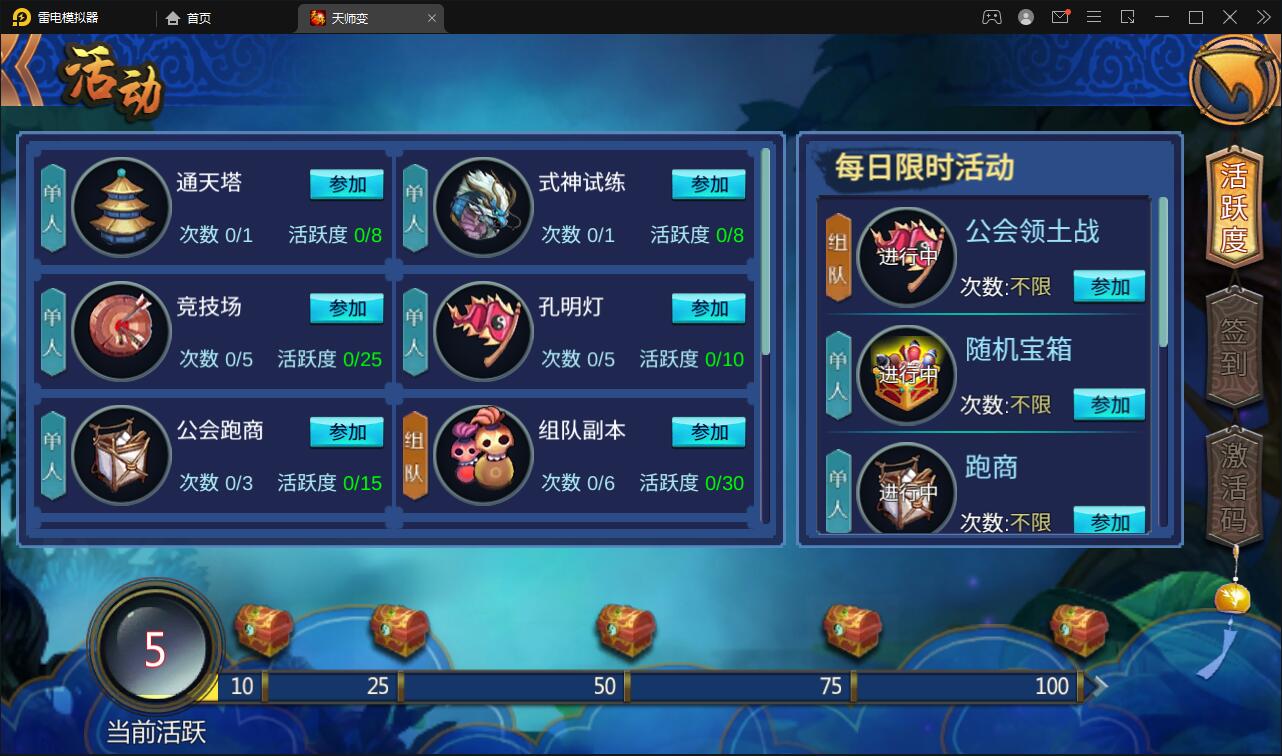Viewport: 1282px width, 756px height.
Task: Open 式神试练 via its dragon icon
Action: click(x=482, y=207)
